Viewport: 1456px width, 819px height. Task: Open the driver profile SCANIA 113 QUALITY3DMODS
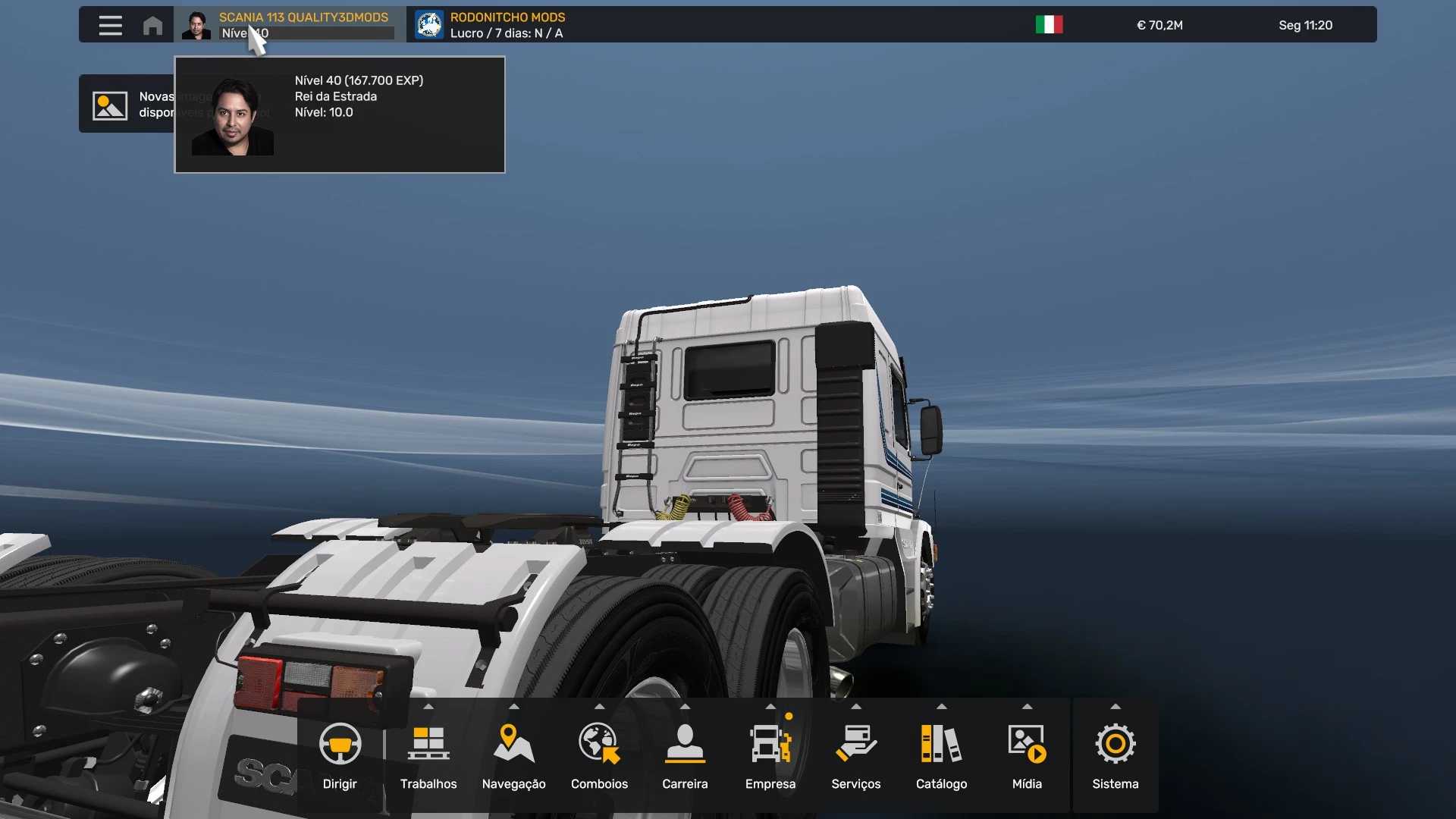pyautogui.click(x=303, y=17)
